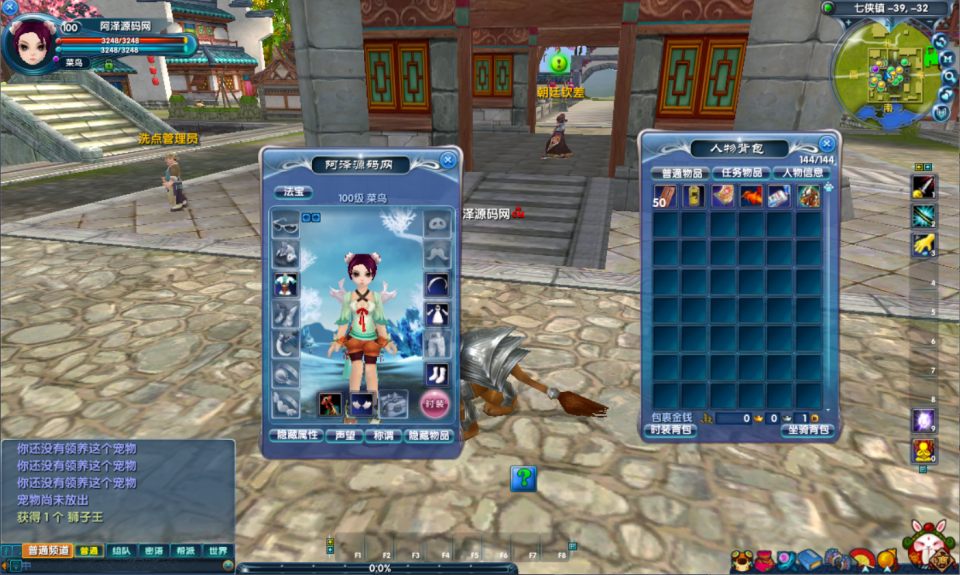
Task: Select the 组队 team chat tab
Action: [x=120, y=551]
